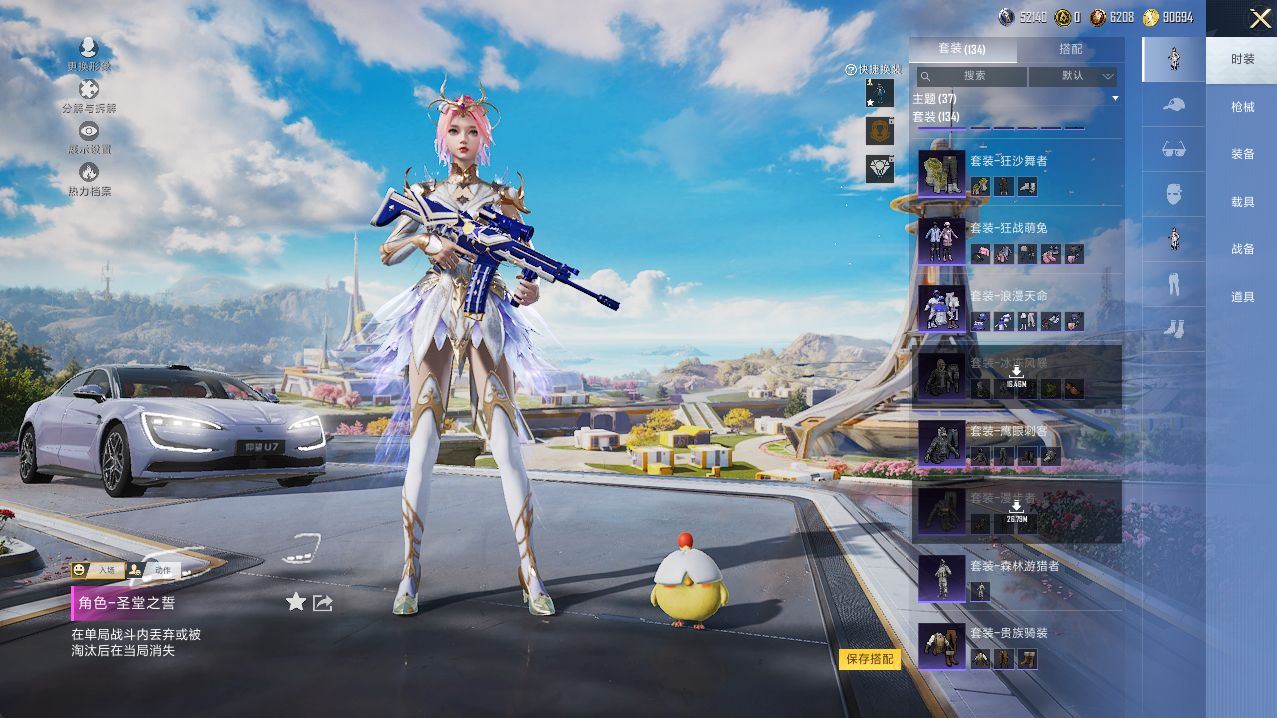This screenshot has width=1277, height=718.
Task: Click the 搜索 search box
Action: tap(973, 76)
